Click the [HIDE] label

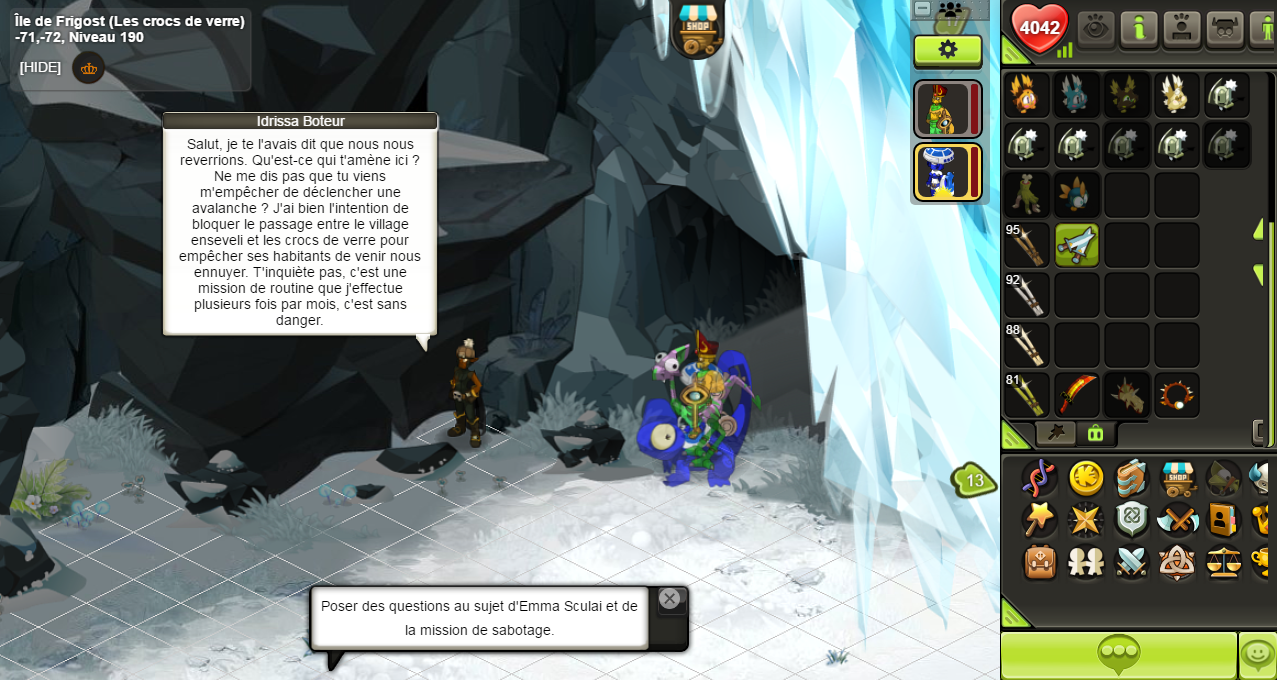coord(40,67)
